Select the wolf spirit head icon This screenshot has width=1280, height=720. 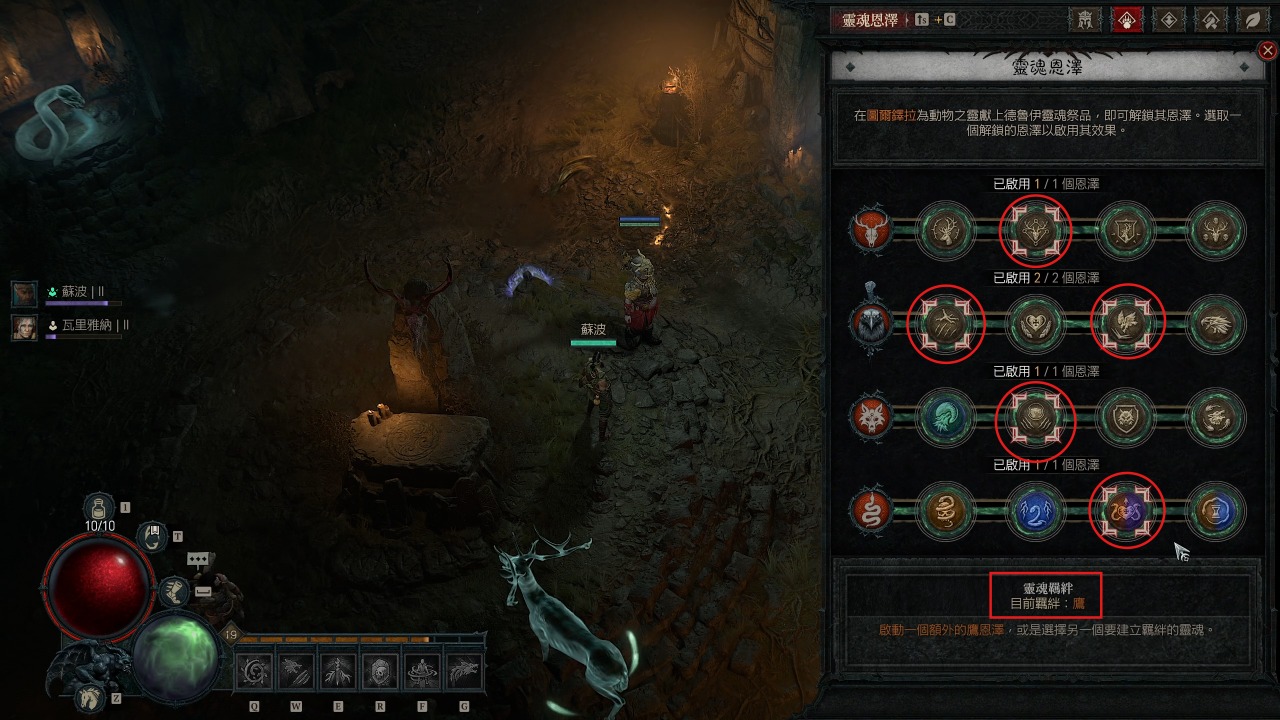pyautogui.click(x=869, y=417)
